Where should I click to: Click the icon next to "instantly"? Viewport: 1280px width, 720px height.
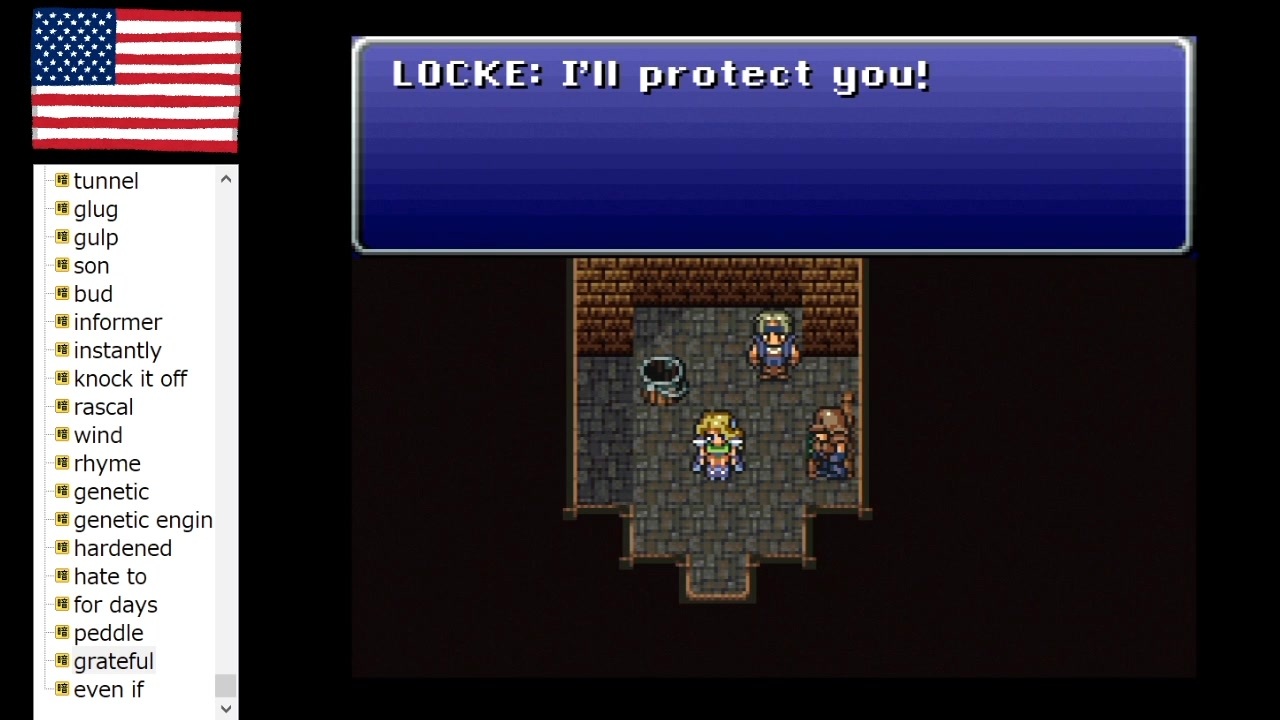(61, 350)
